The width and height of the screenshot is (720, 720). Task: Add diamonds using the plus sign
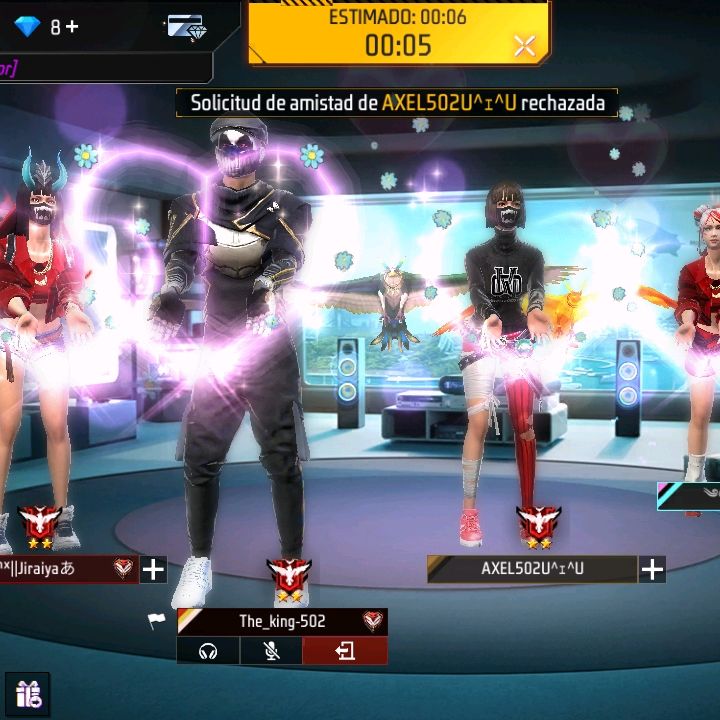[71, 27]
